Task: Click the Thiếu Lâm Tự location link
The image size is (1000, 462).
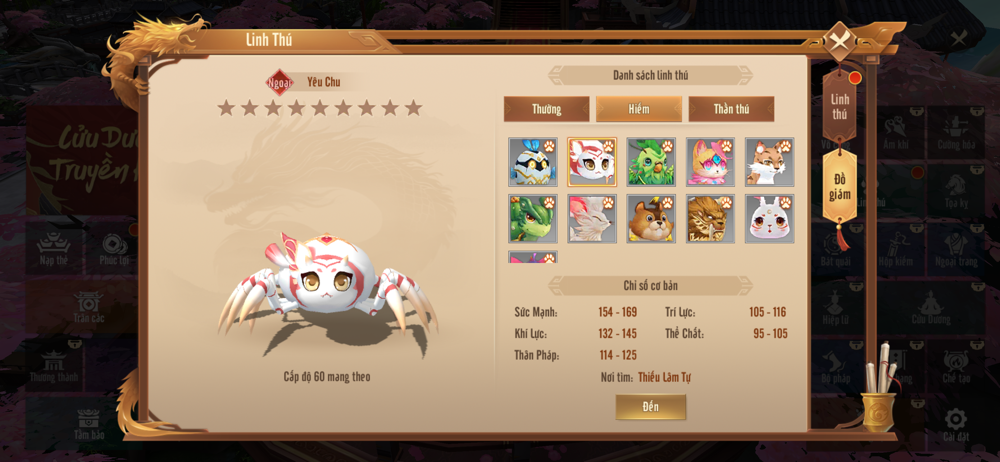Action: coord(664,377)
